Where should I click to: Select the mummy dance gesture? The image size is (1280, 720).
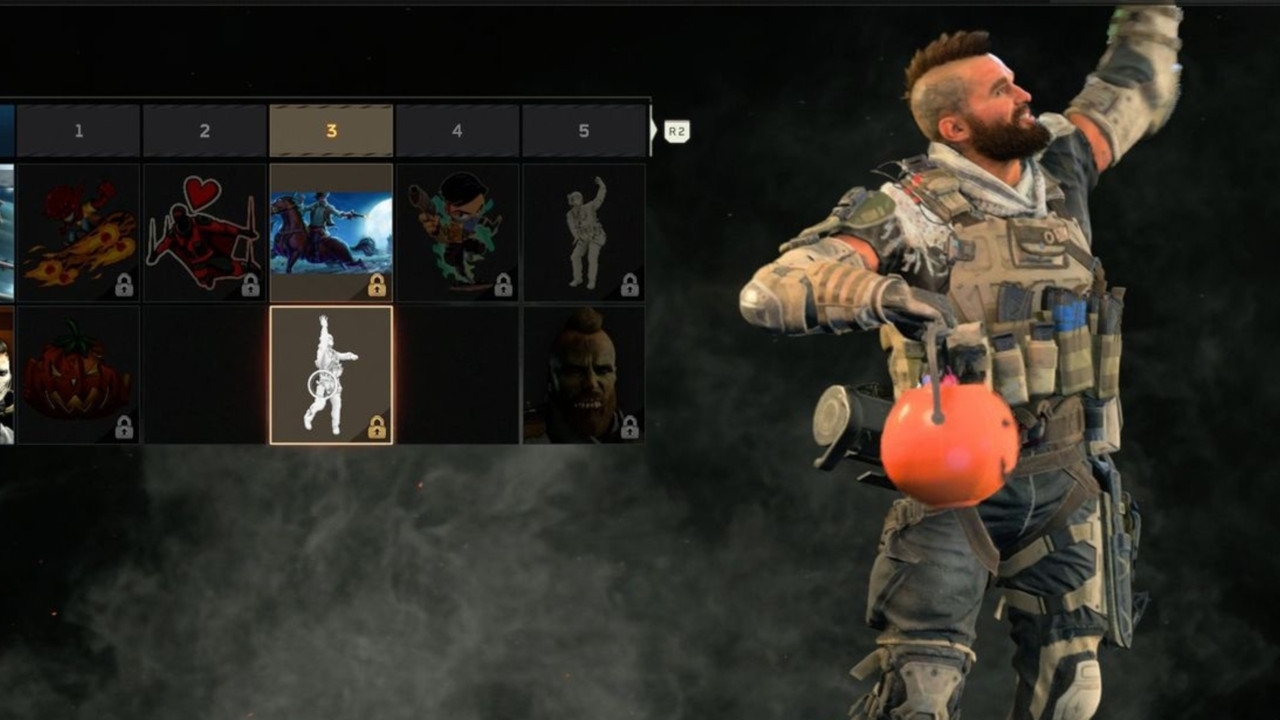click(585, 230)
